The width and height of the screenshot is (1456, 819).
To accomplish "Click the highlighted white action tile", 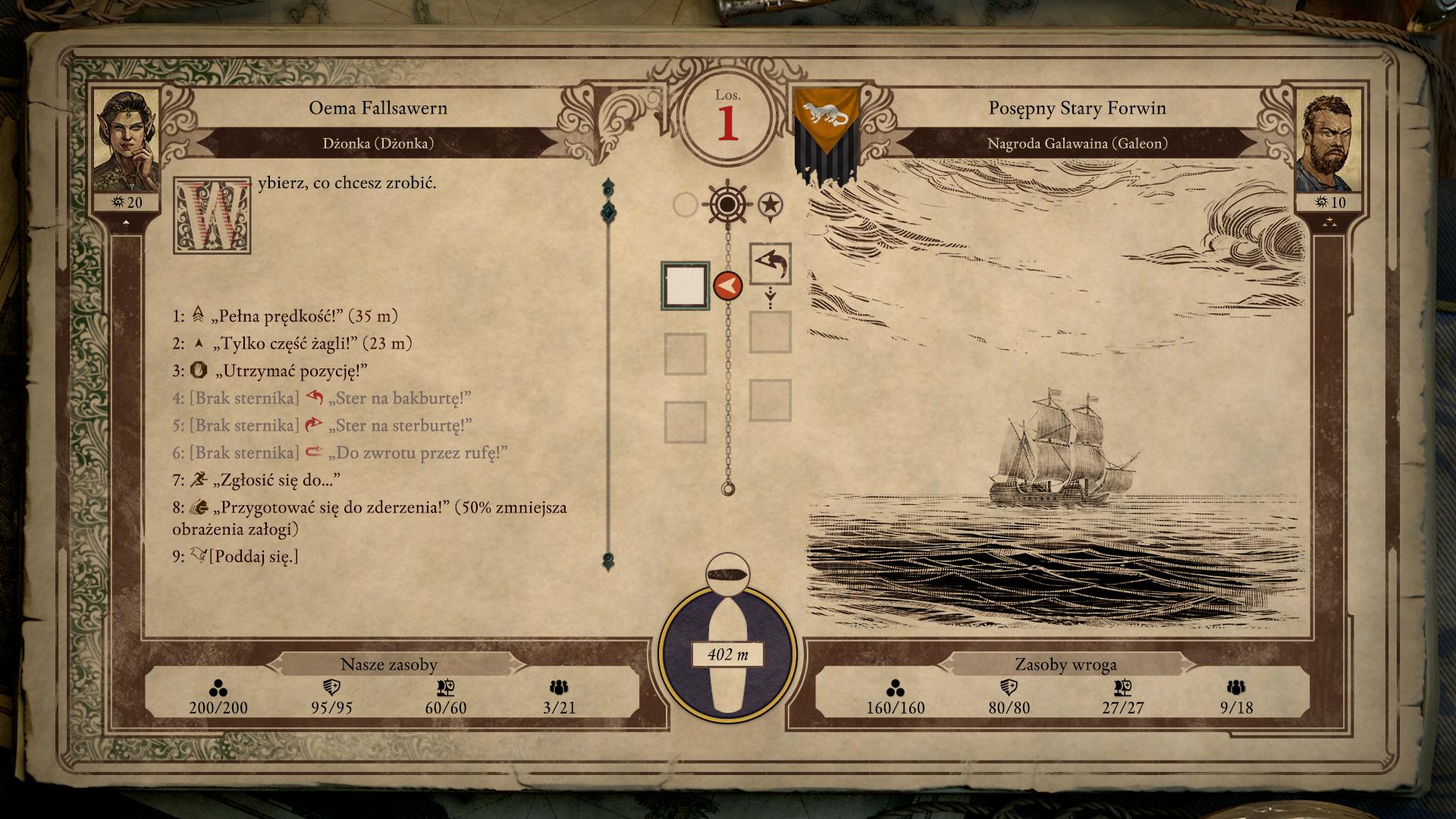I will (685, 285).
